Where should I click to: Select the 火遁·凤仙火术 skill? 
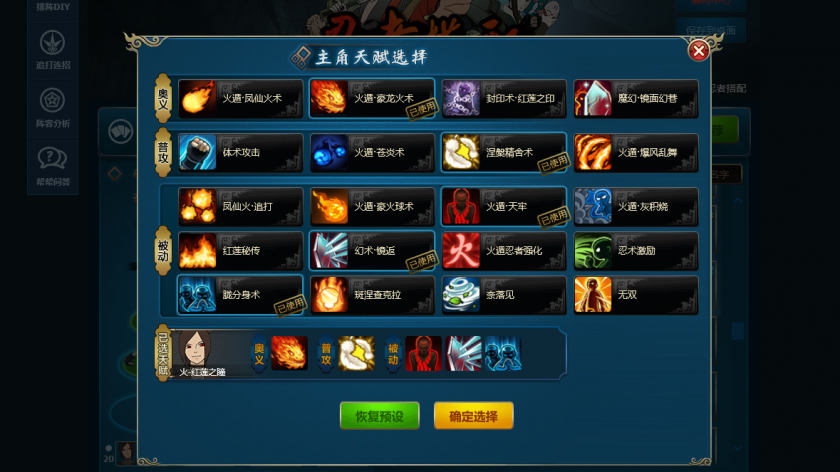click(240, 99)
